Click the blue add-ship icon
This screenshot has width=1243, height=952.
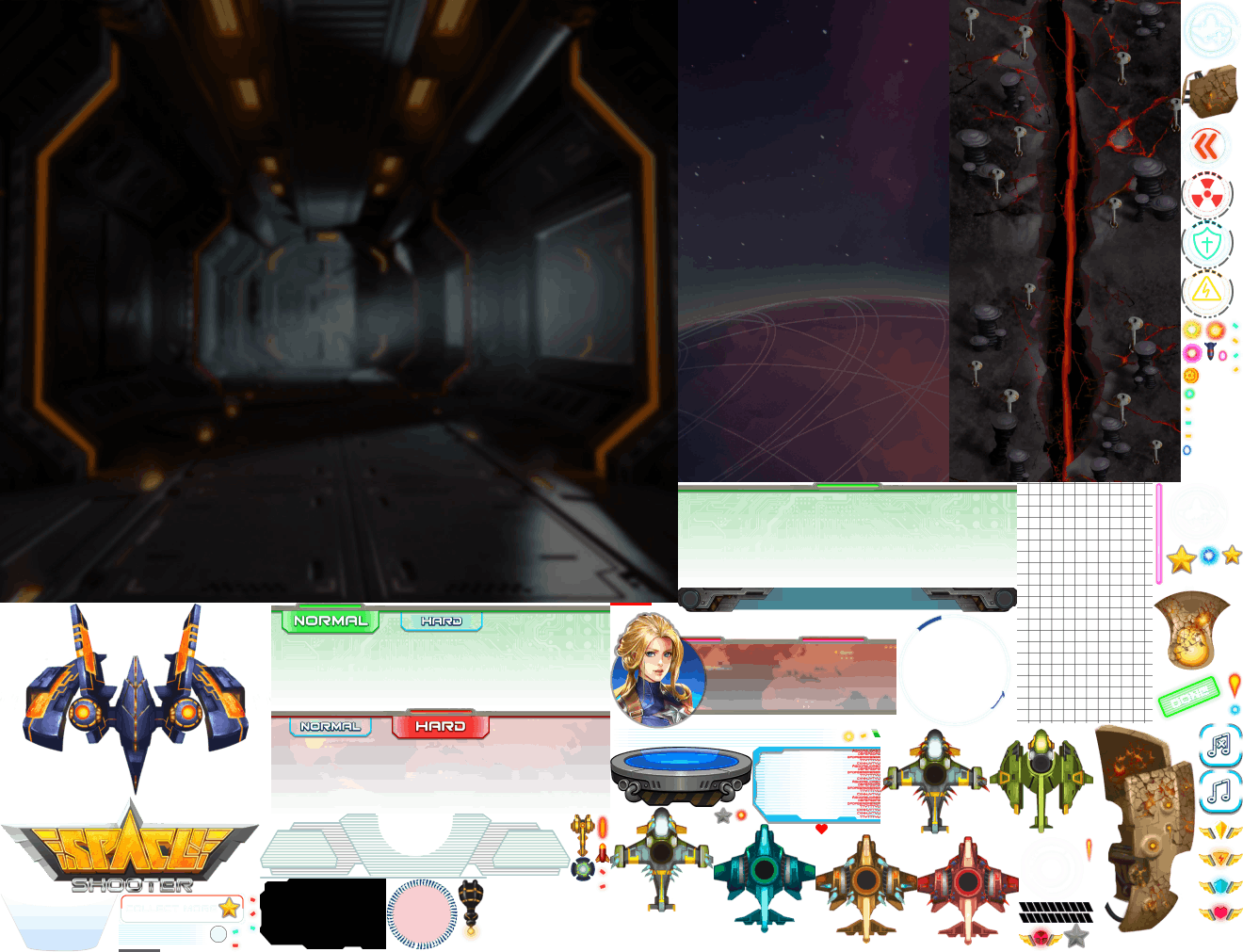point(1211,30)
